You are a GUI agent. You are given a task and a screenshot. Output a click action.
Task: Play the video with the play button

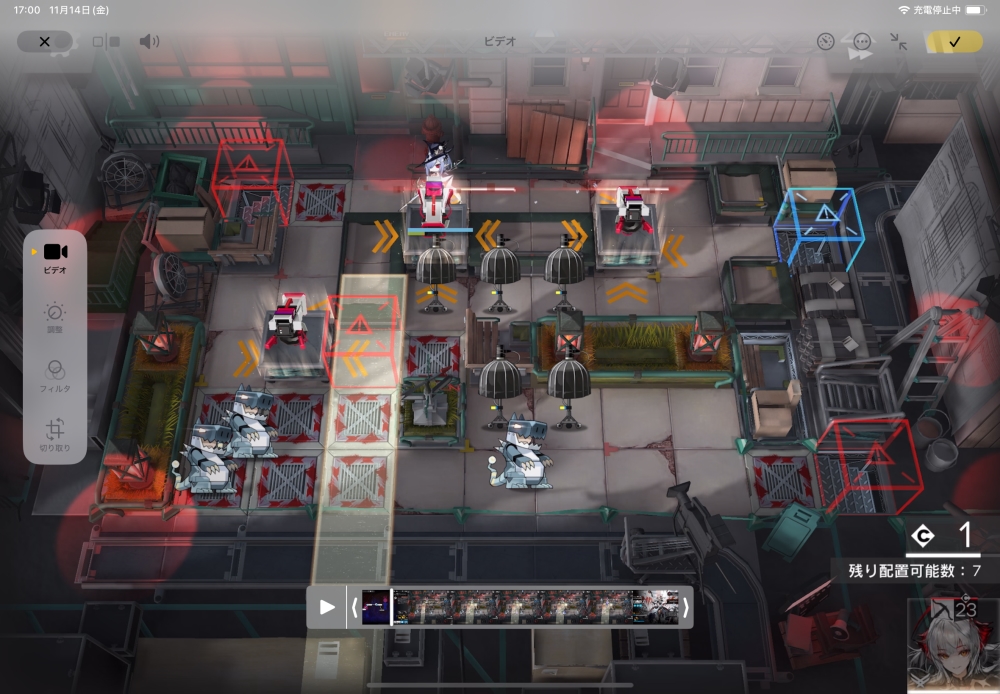click(327, 607)
